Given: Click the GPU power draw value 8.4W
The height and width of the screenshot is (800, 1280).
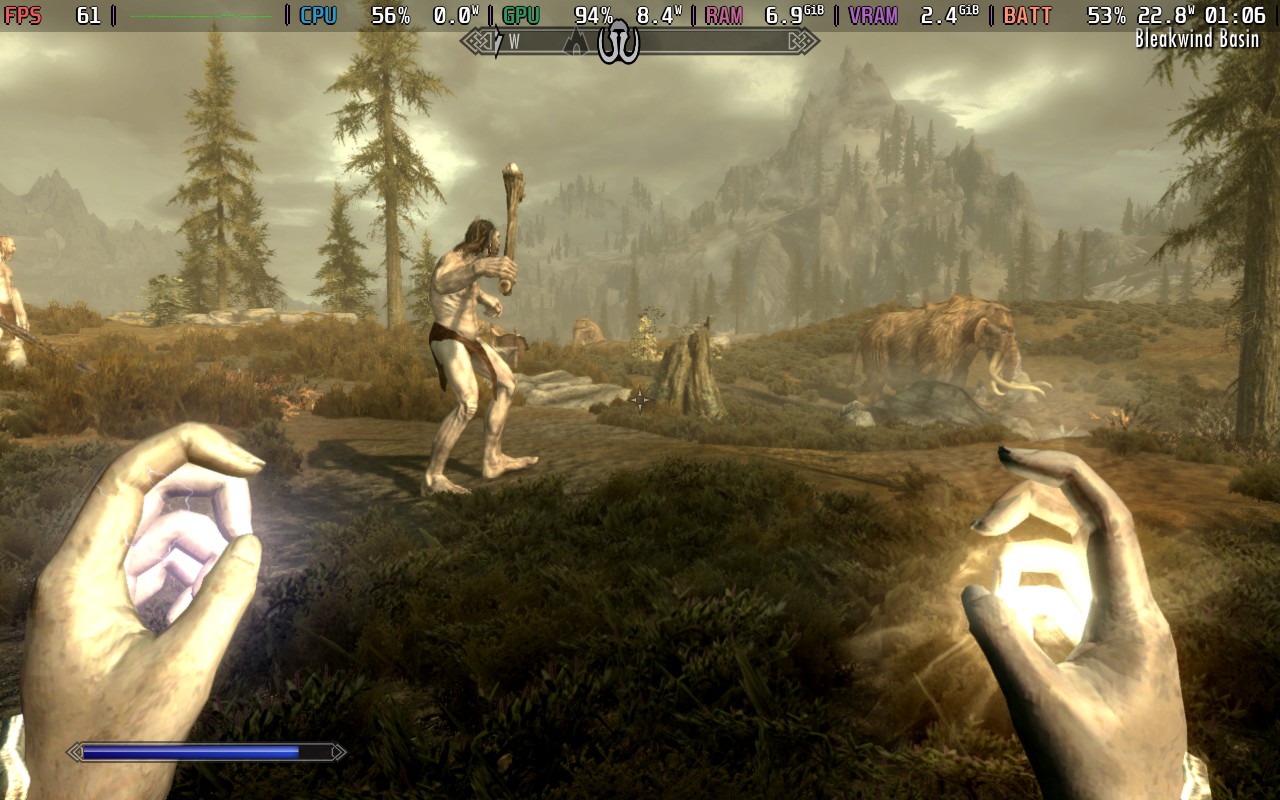Looking at the screenshot, I should pyautogui.click(x=657, y=15).
